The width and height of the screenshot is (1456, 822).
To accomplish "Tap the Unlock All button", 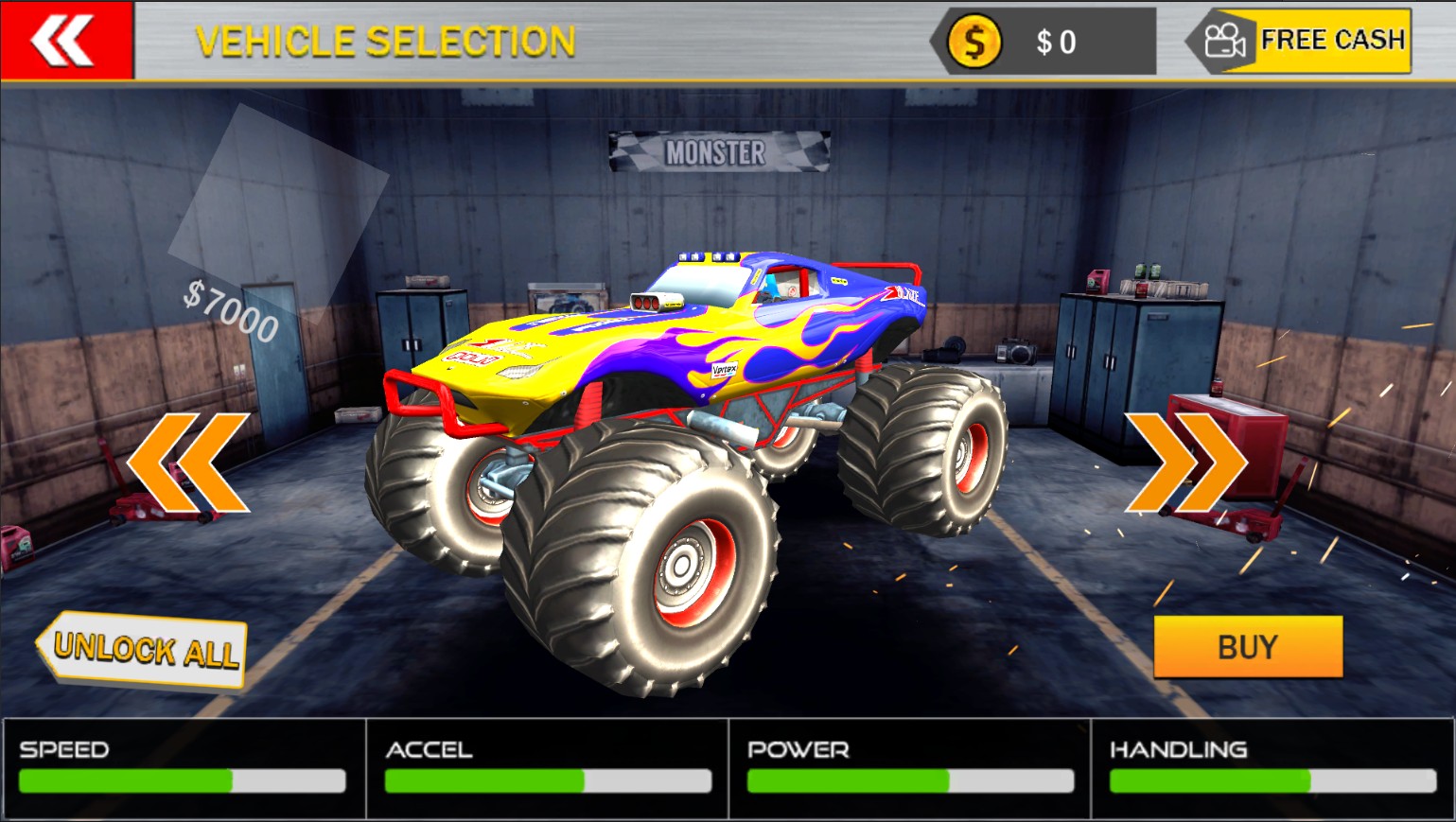I will coord(143,649).
